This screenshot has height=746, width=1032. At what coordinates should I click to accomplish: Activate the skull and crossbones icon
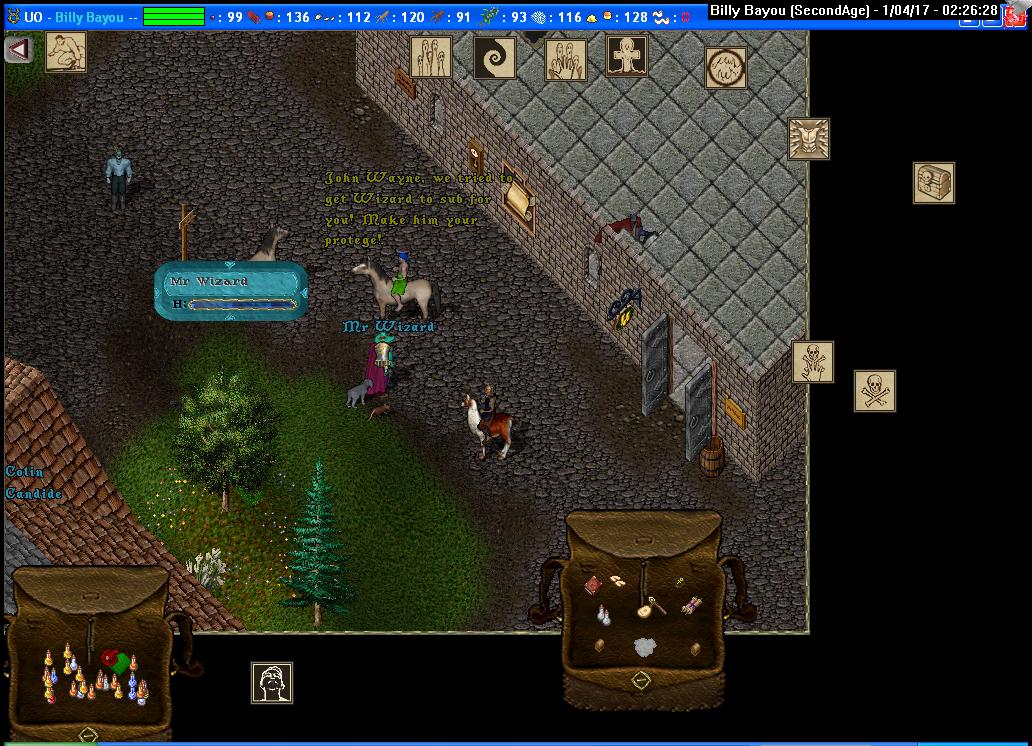tap(875, 391)
